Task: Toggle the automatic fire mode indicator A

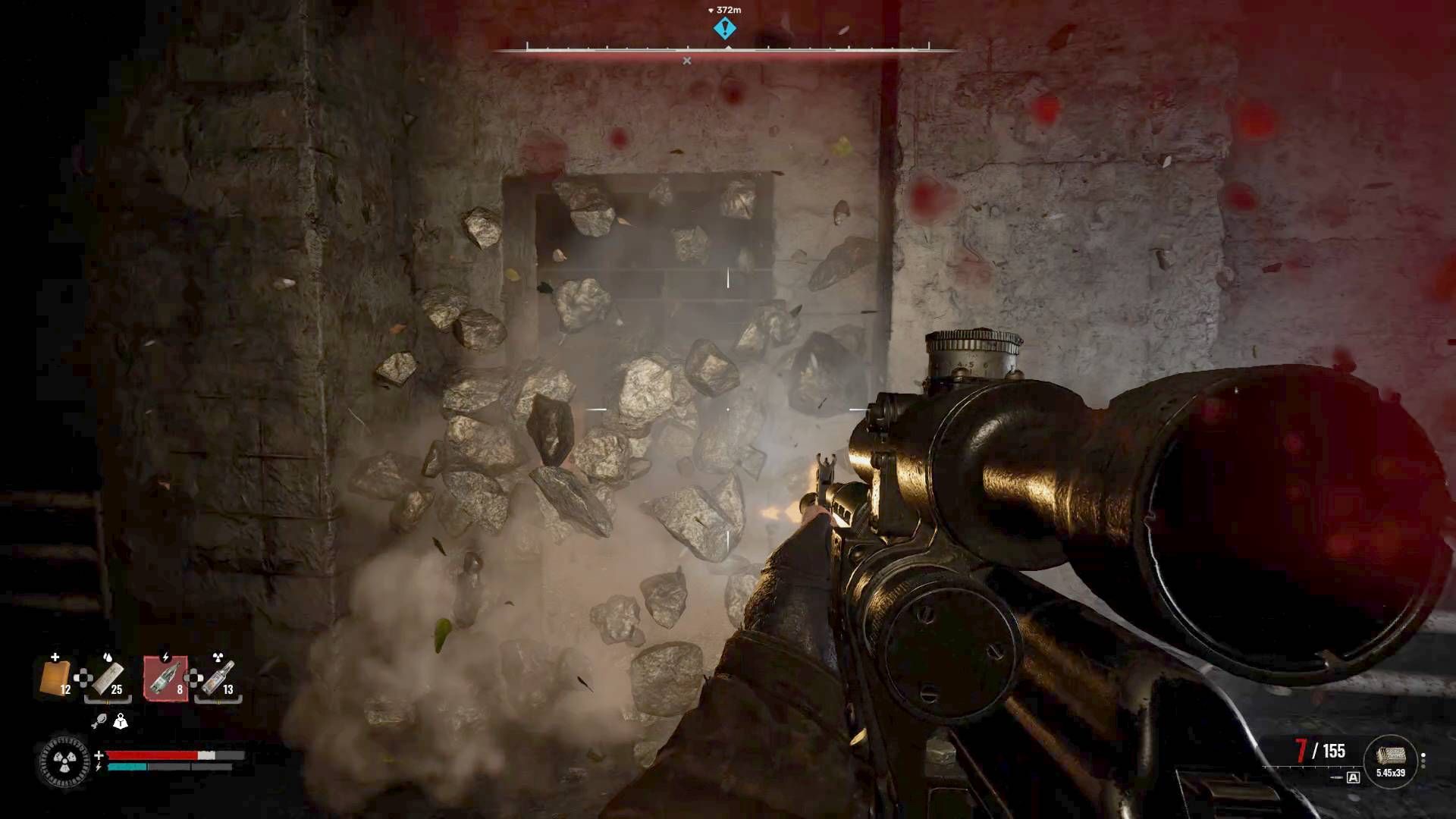Action: coord(1353,778)
